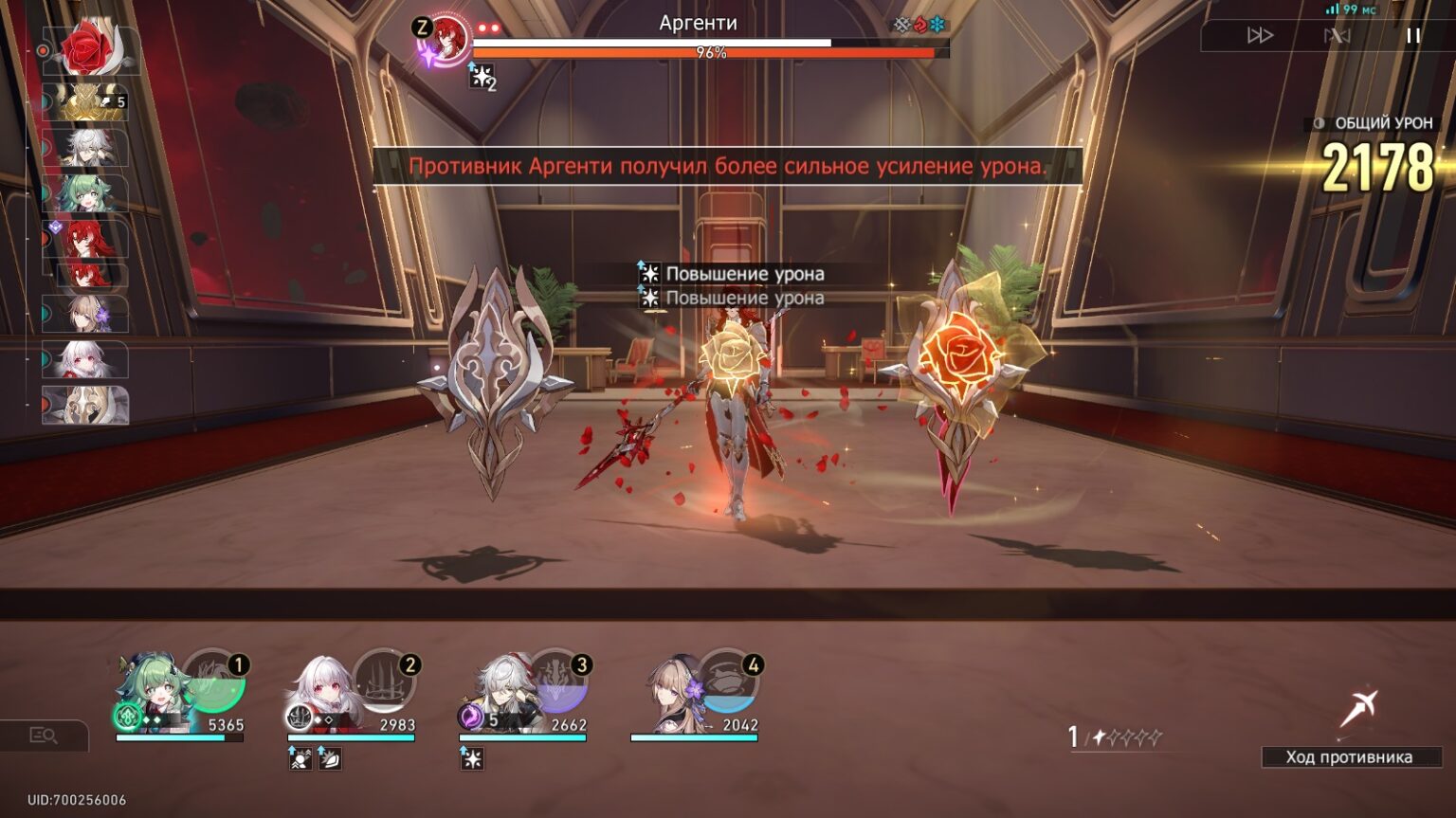The image size is (1456, 818).
Task: Open battle details magnifier panel
Action: pos(44,736)
